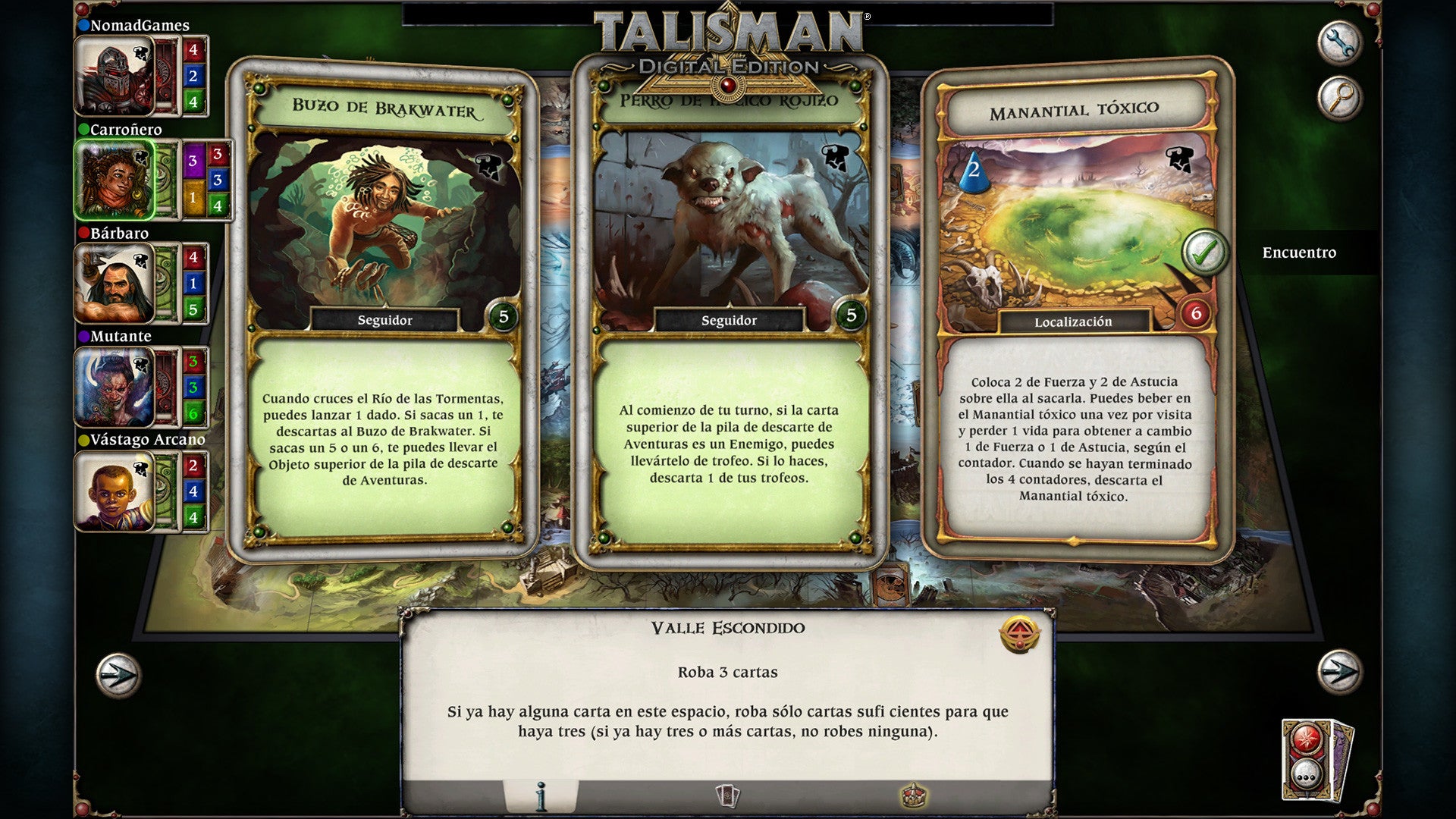Select the Buzo de Brakwater card
The width and height of the screenshot is (1456, 819).
point(384,311)
